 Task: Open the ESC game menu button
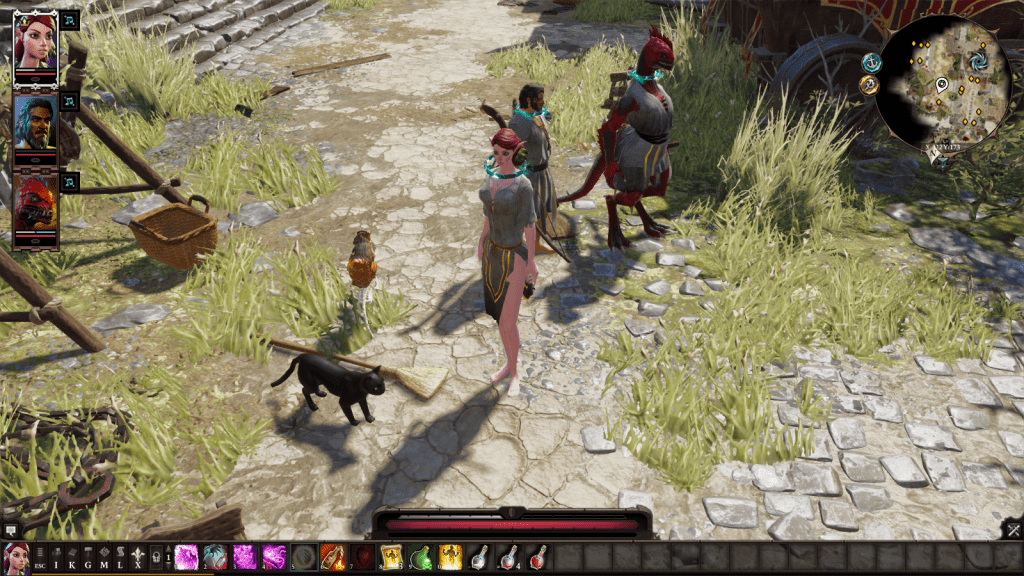40,557
